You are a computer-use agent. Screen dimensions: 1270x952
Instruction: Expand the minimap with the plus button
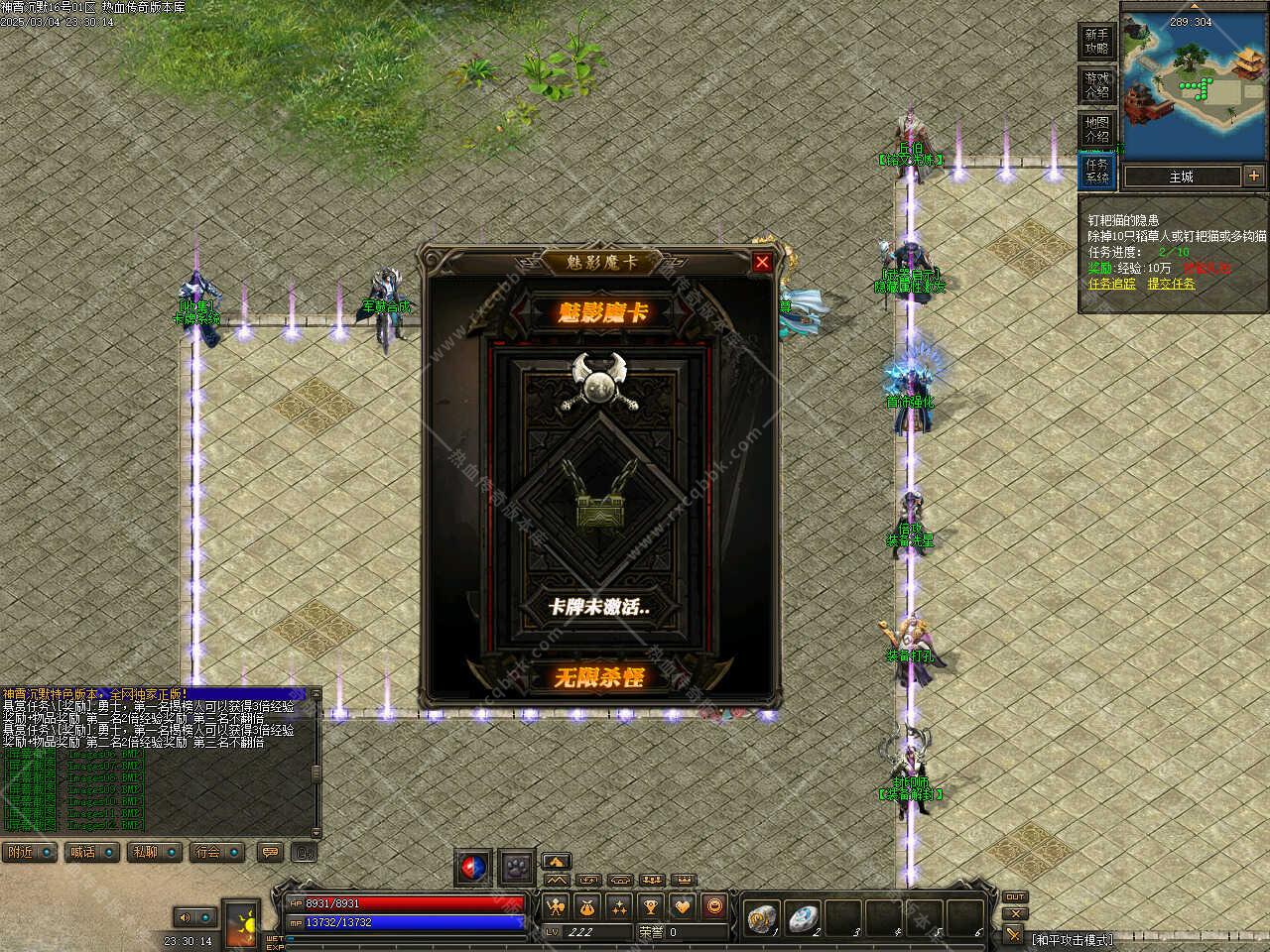pos(1254,176)
